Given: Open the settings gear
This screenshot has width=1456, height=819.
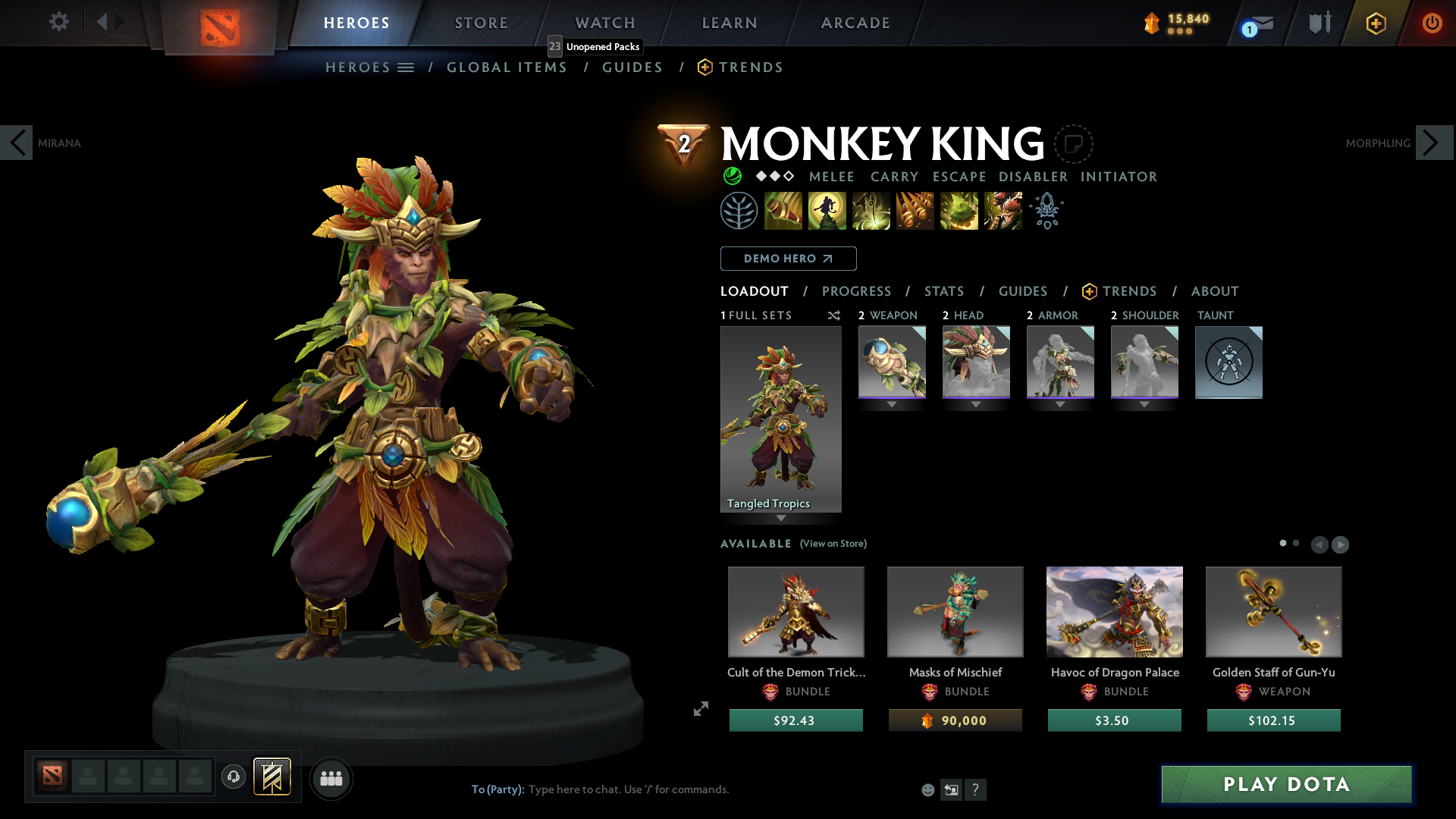Looking at the screenshot, I should 58,22.
